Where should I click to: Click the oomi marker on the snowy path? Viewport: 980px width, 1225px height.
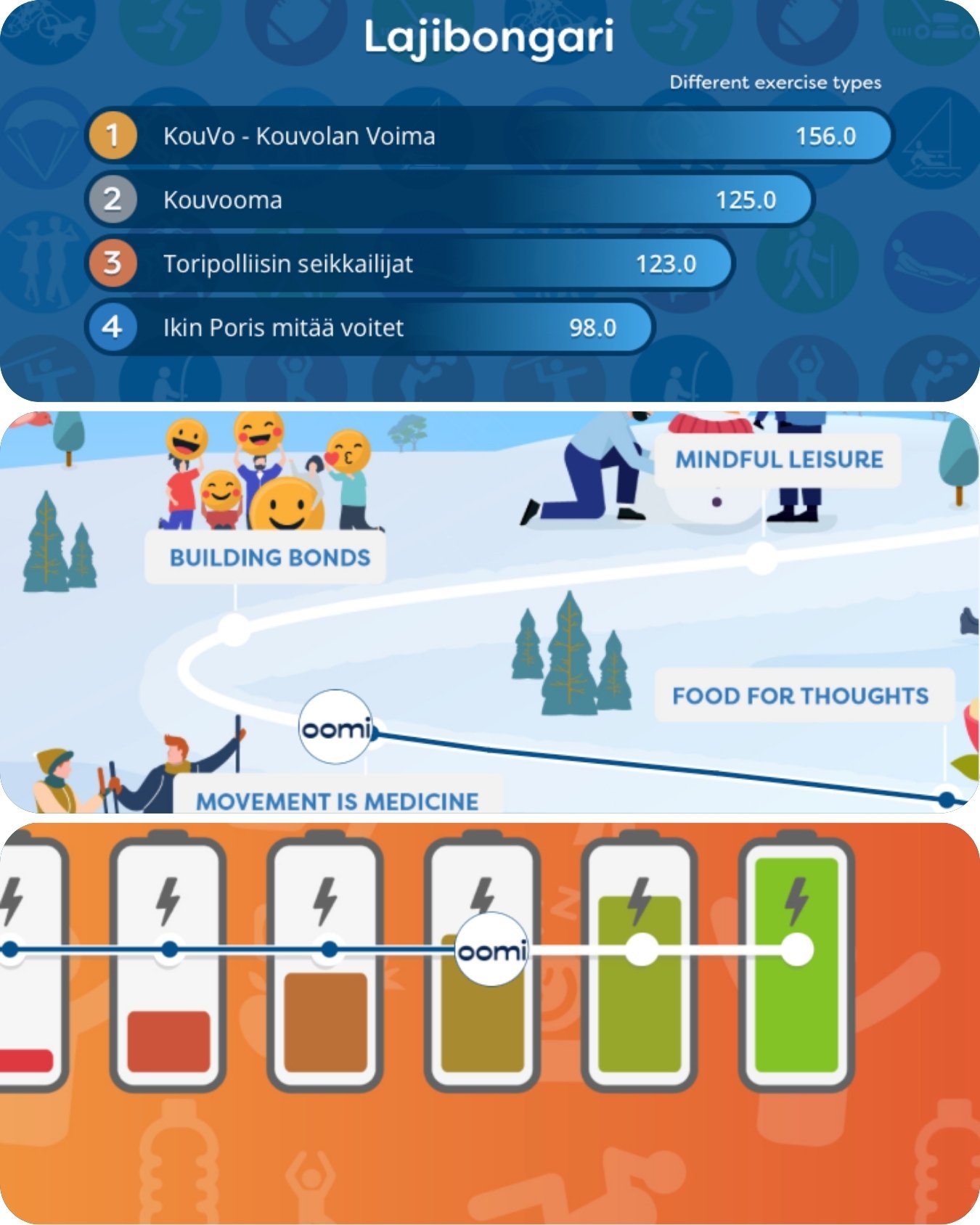tap(336, 727)
